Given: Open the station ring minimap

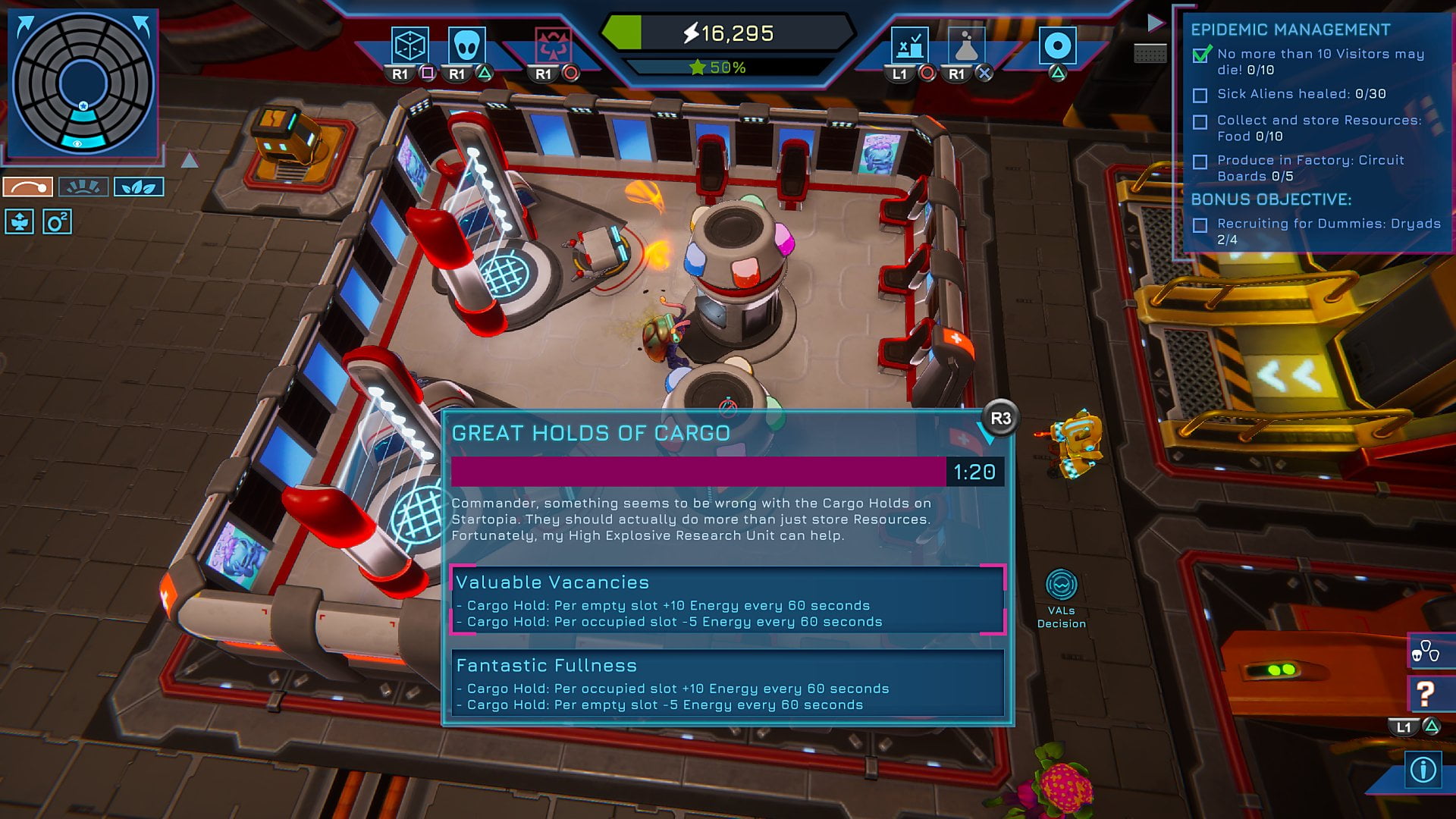Looking at the screenshot, I should [x=83, y=83].
